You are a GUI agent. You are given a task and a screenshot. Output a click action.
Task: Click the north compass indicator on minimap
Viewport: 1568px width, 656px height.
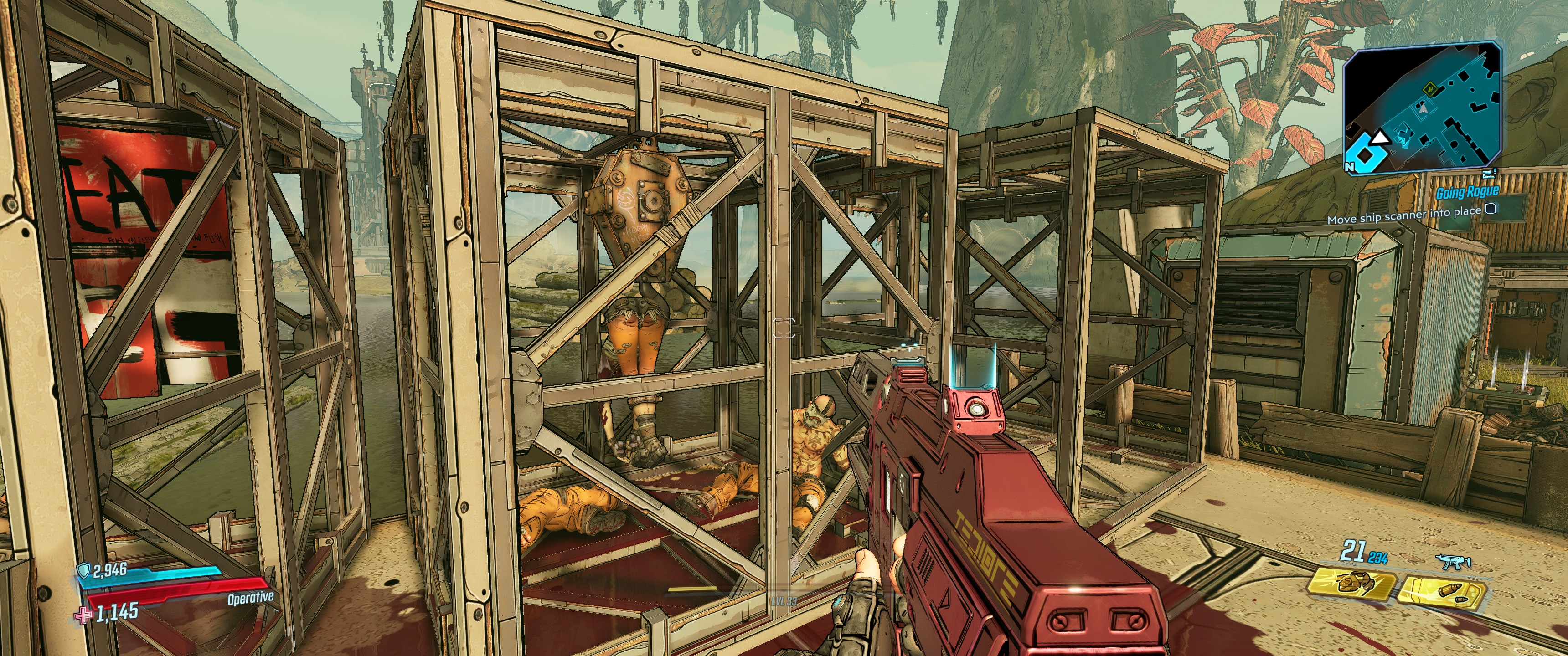pos(1350,166)
